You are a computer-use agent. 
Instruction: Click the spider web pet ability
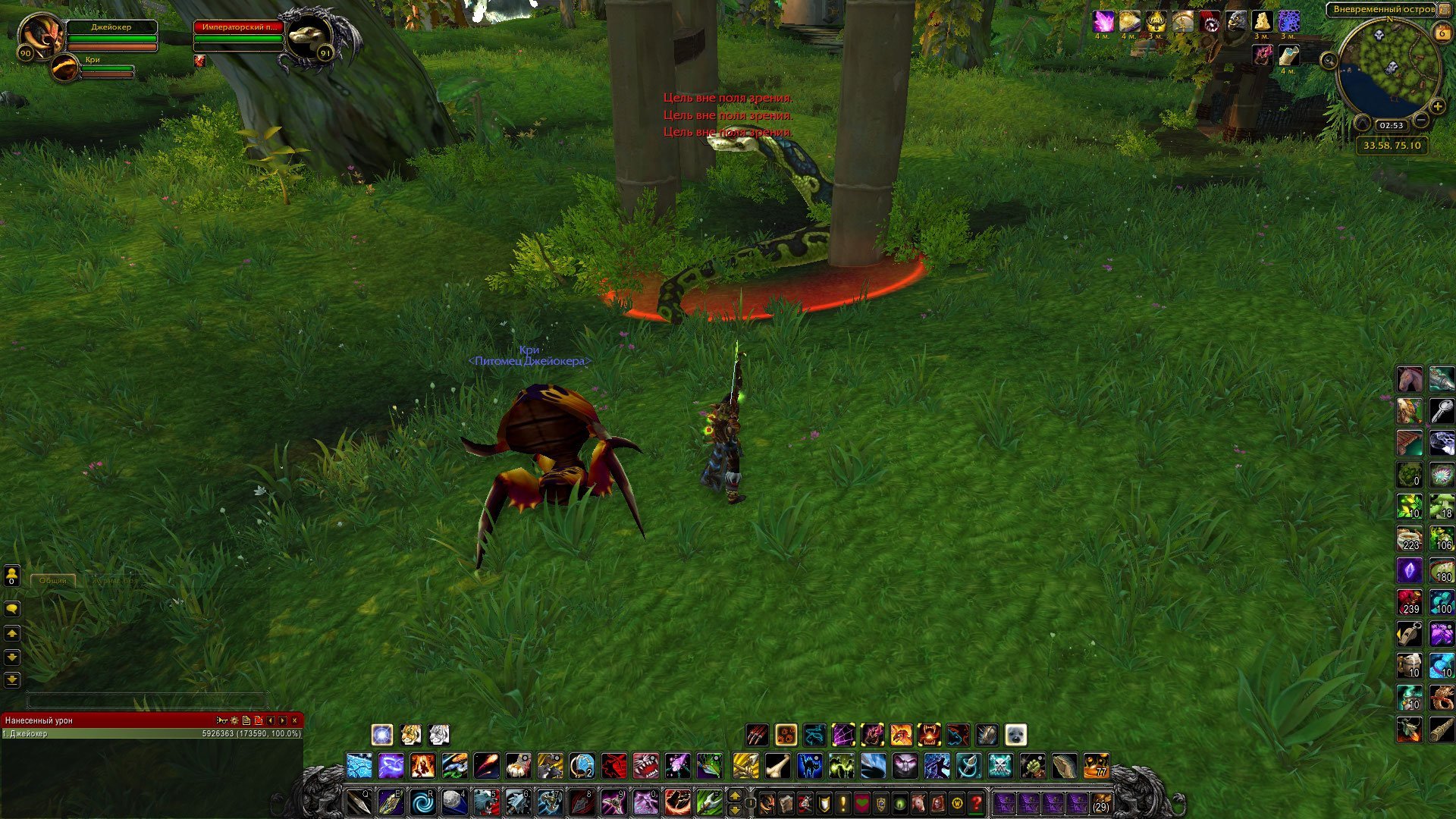click(843, 735)
